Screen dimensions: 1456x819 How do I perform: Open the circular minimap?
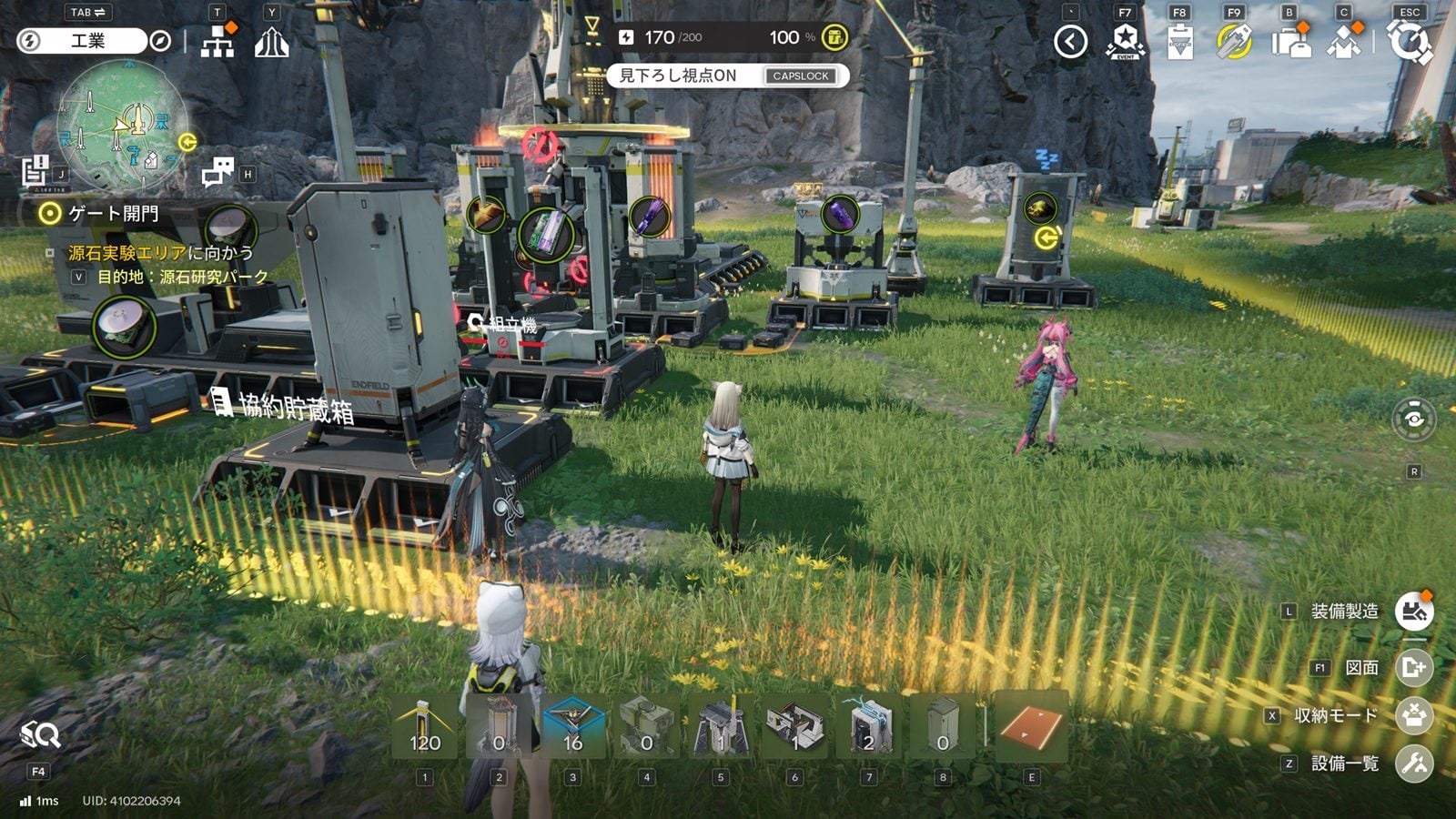[x=123, y=125]
